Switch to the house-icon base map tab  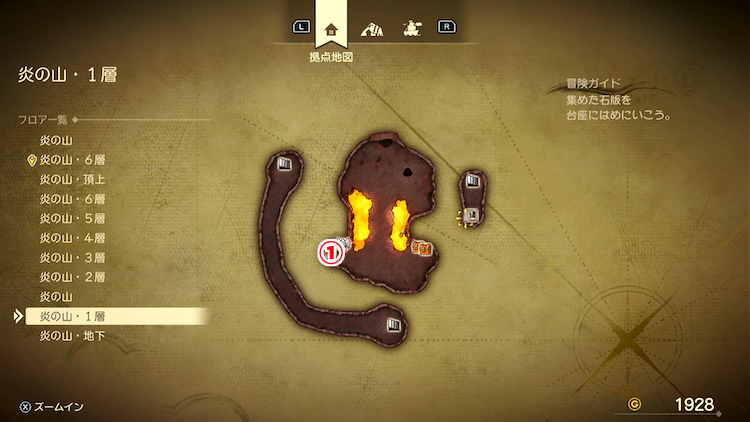click(331, 27)
